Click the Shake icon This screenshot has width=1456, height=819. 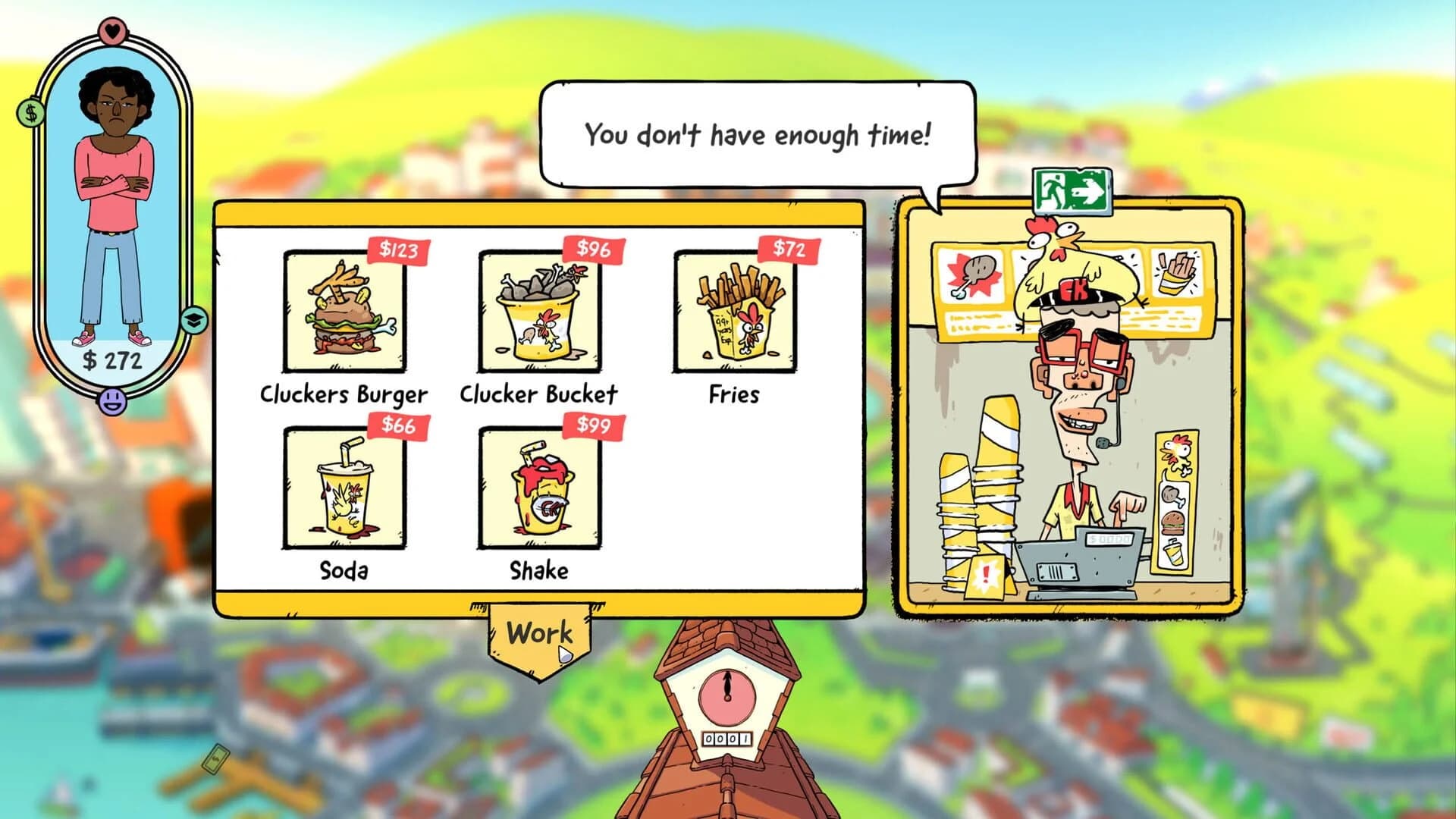[538, 489]
